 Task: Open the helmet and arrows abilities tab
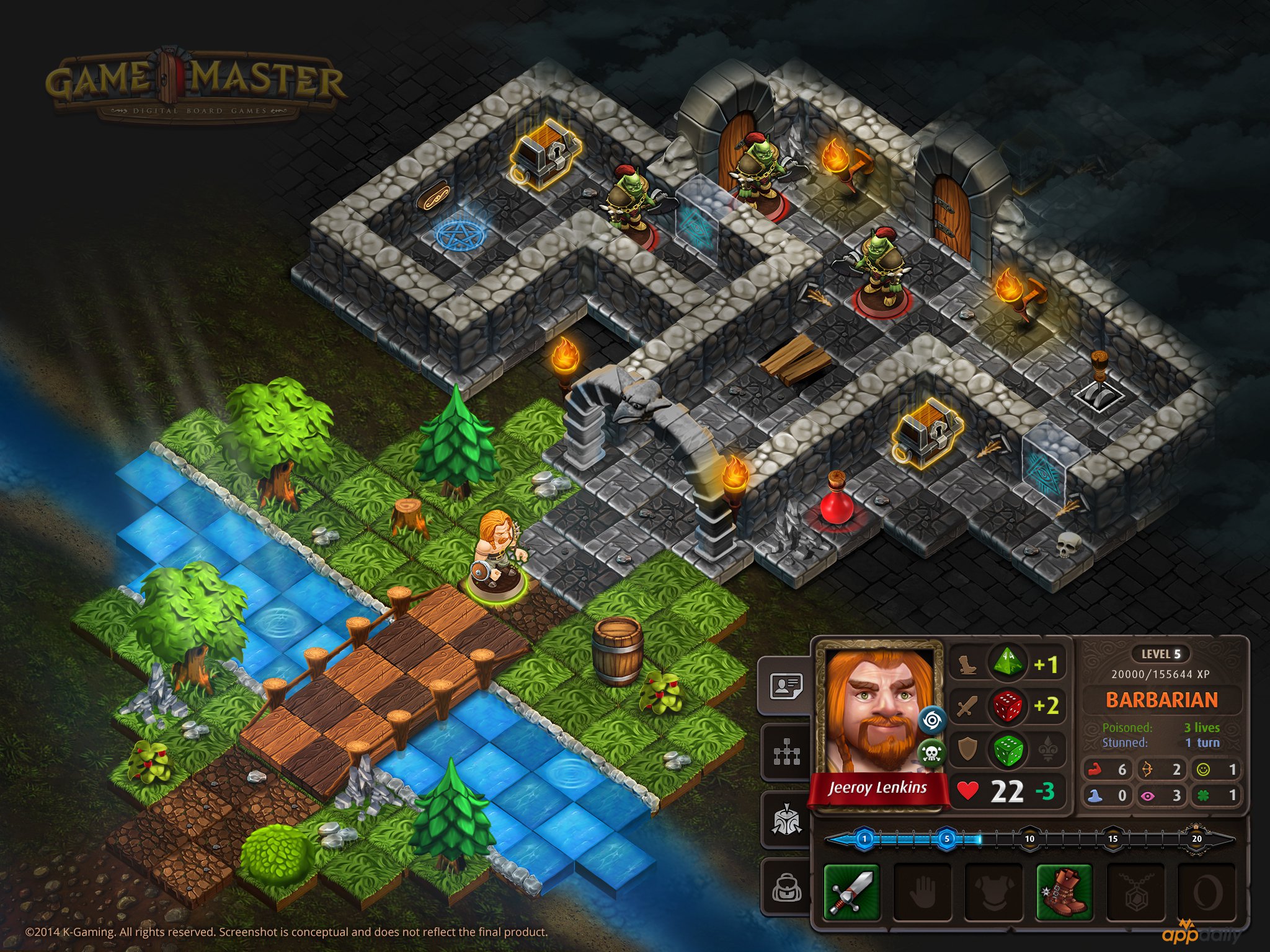[786, 820]
